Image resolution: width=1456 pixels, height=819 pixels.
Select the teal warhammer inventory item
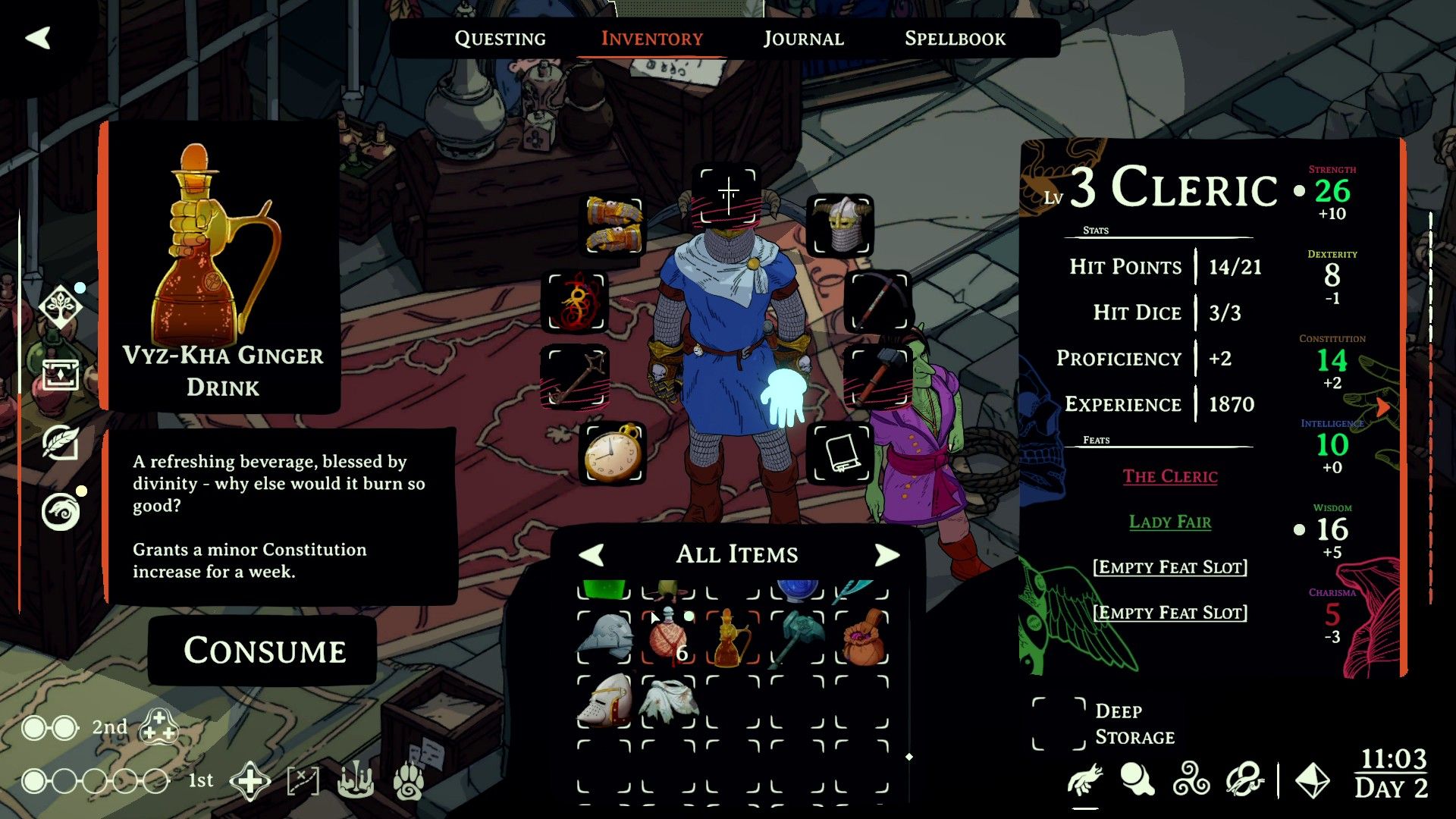(798, 639)
